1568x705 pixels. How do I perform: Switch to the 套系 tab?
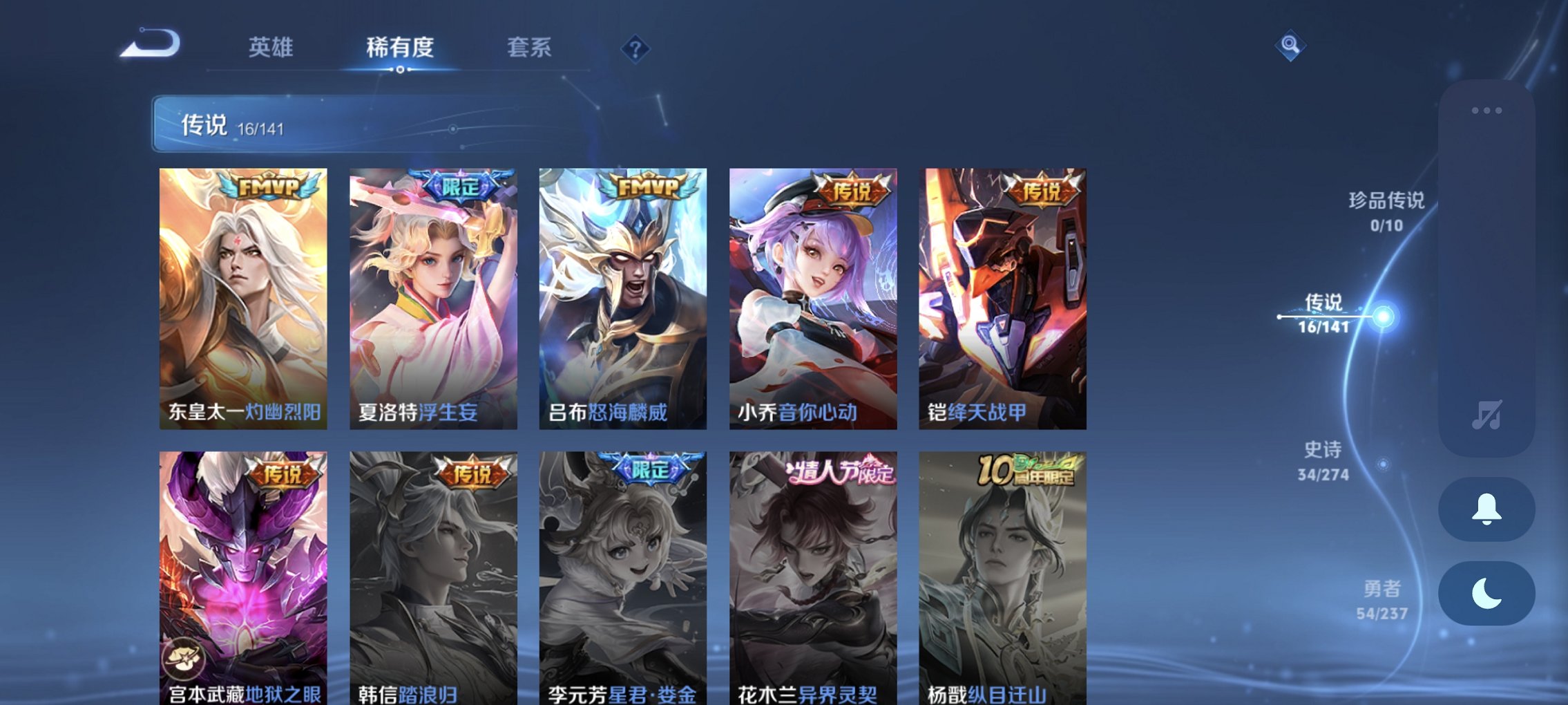click(528, 47)
